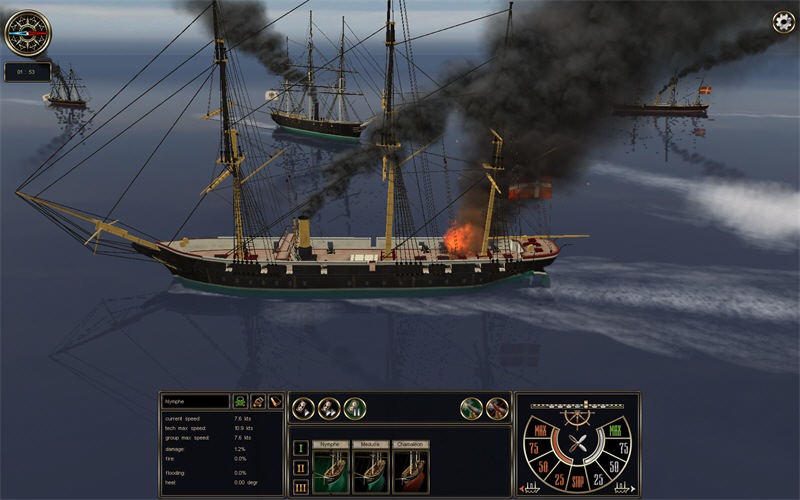Set game speed to normal play
The height and width of the screenshot is (500, 800).
302,408
